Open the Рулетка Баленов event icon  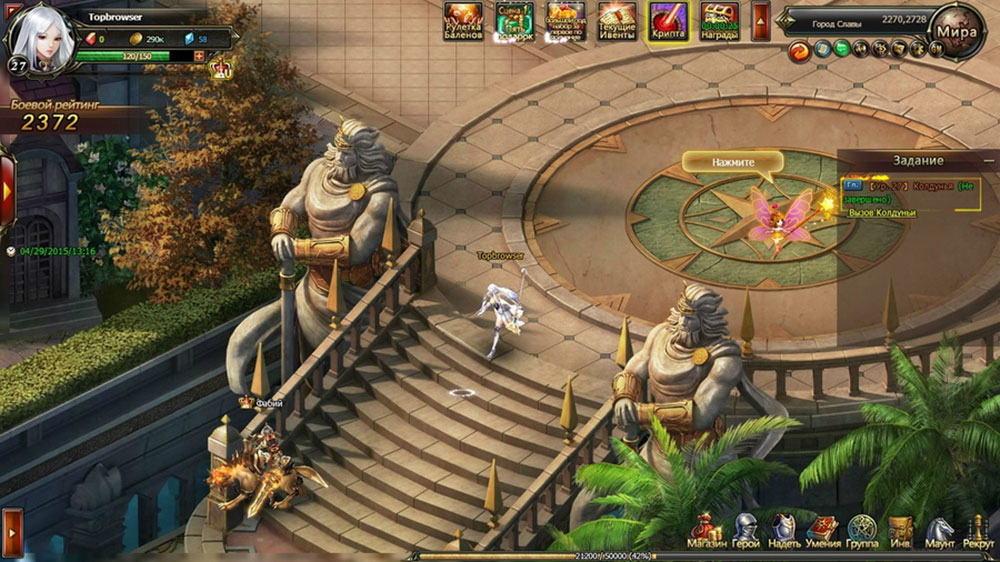pos(463,20)
